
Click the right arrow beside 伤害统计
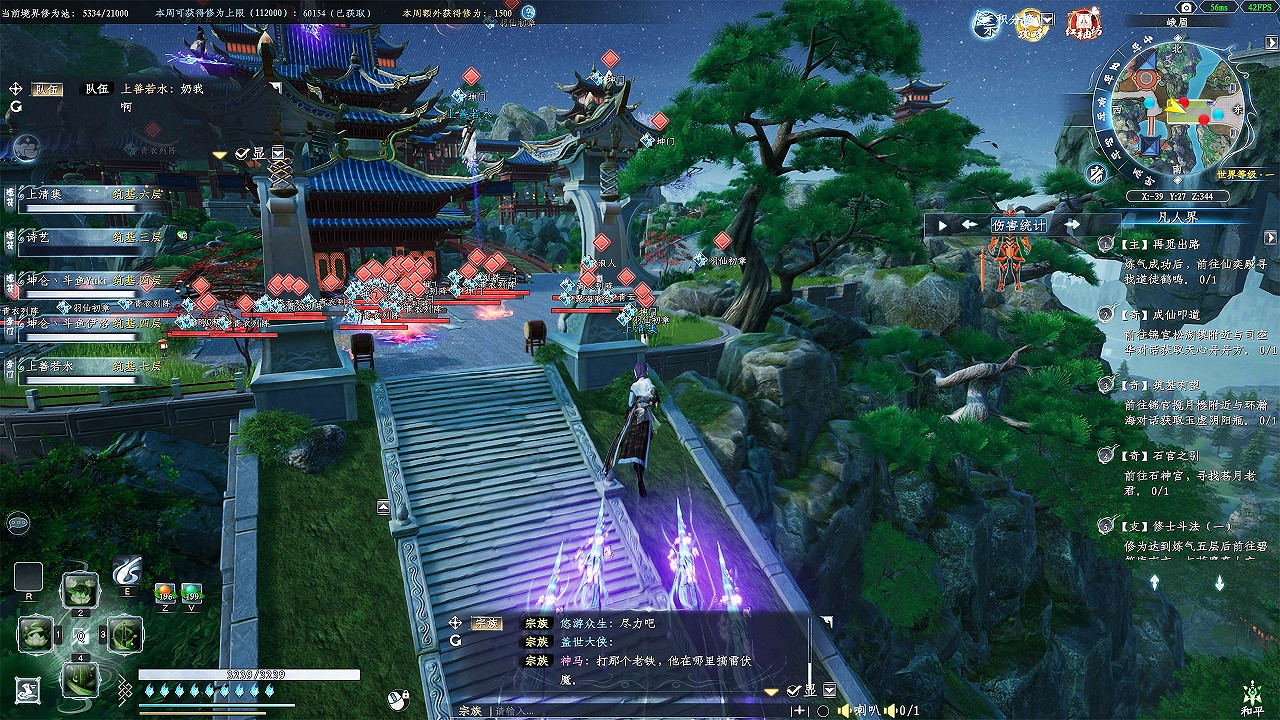1072,226
